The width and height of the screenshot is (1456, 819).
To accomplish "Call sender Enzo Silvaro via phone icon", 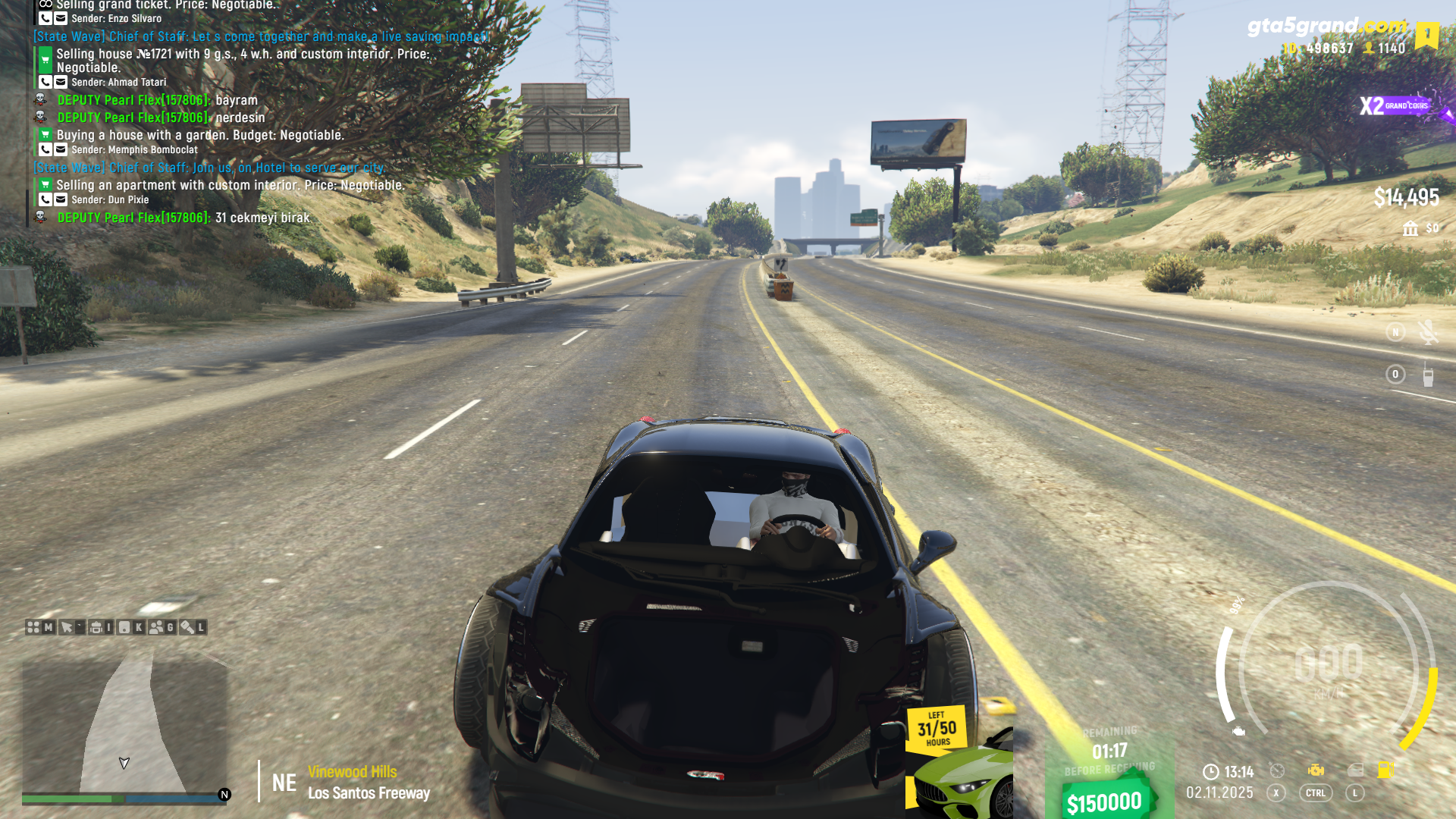I will (x=45, y=19).
